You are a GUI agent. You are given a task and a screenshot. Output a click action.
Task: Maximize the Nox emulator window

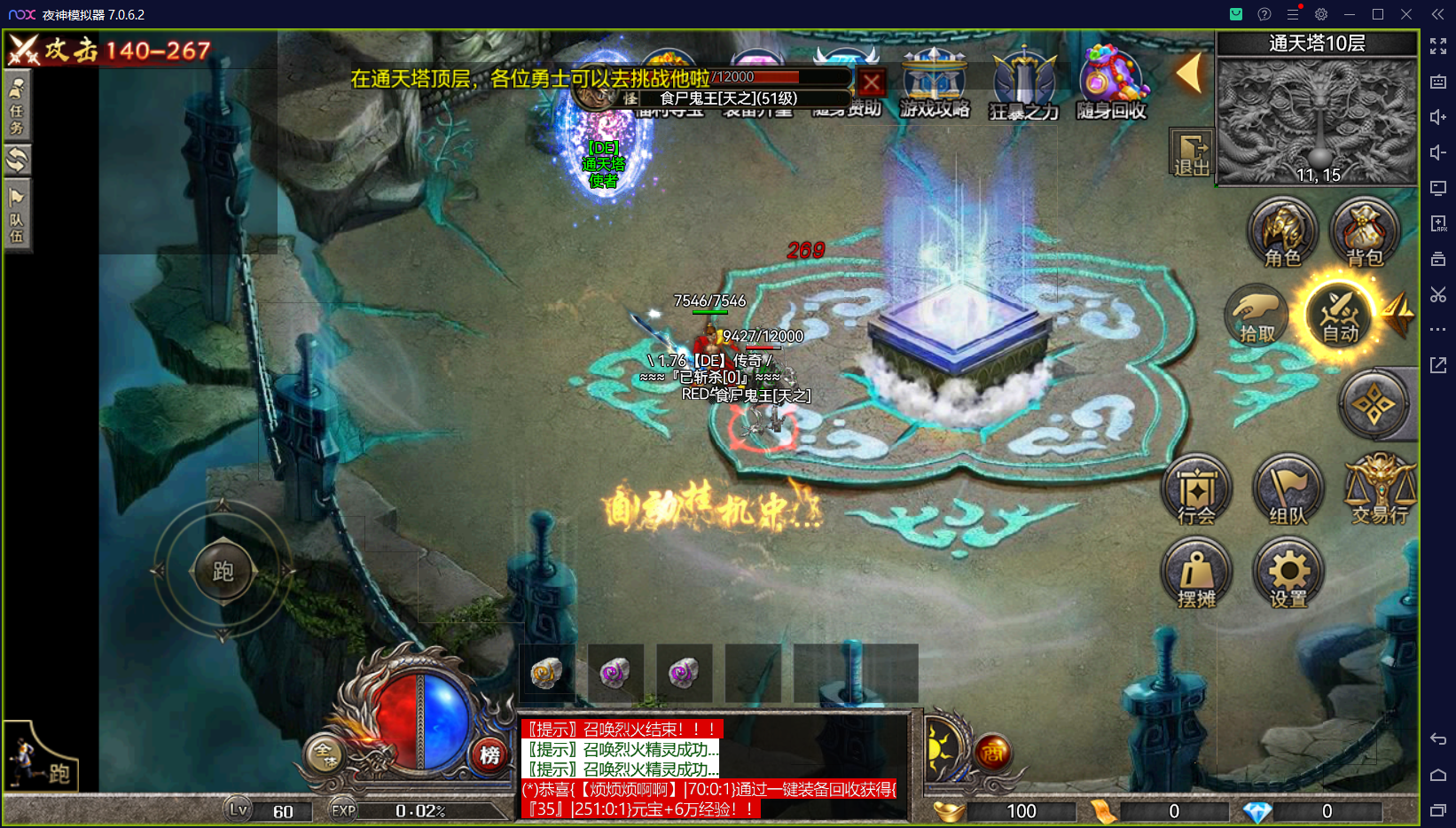[1378, 14]
